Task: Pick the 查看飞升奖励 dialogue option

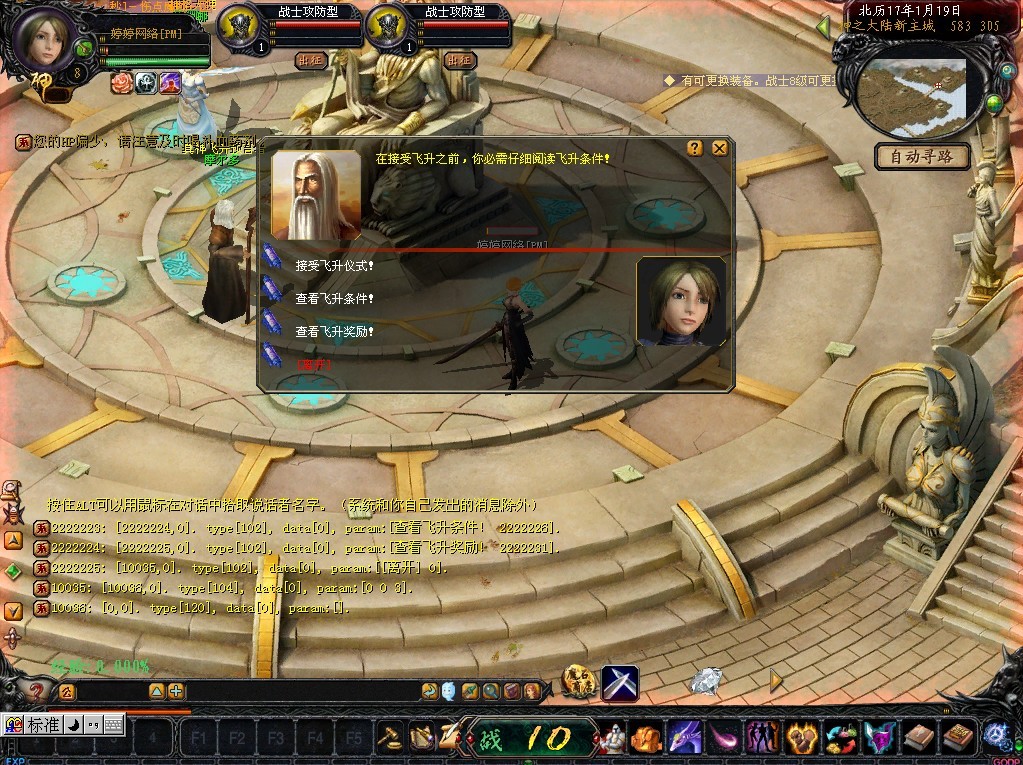Action: point(335,330)
